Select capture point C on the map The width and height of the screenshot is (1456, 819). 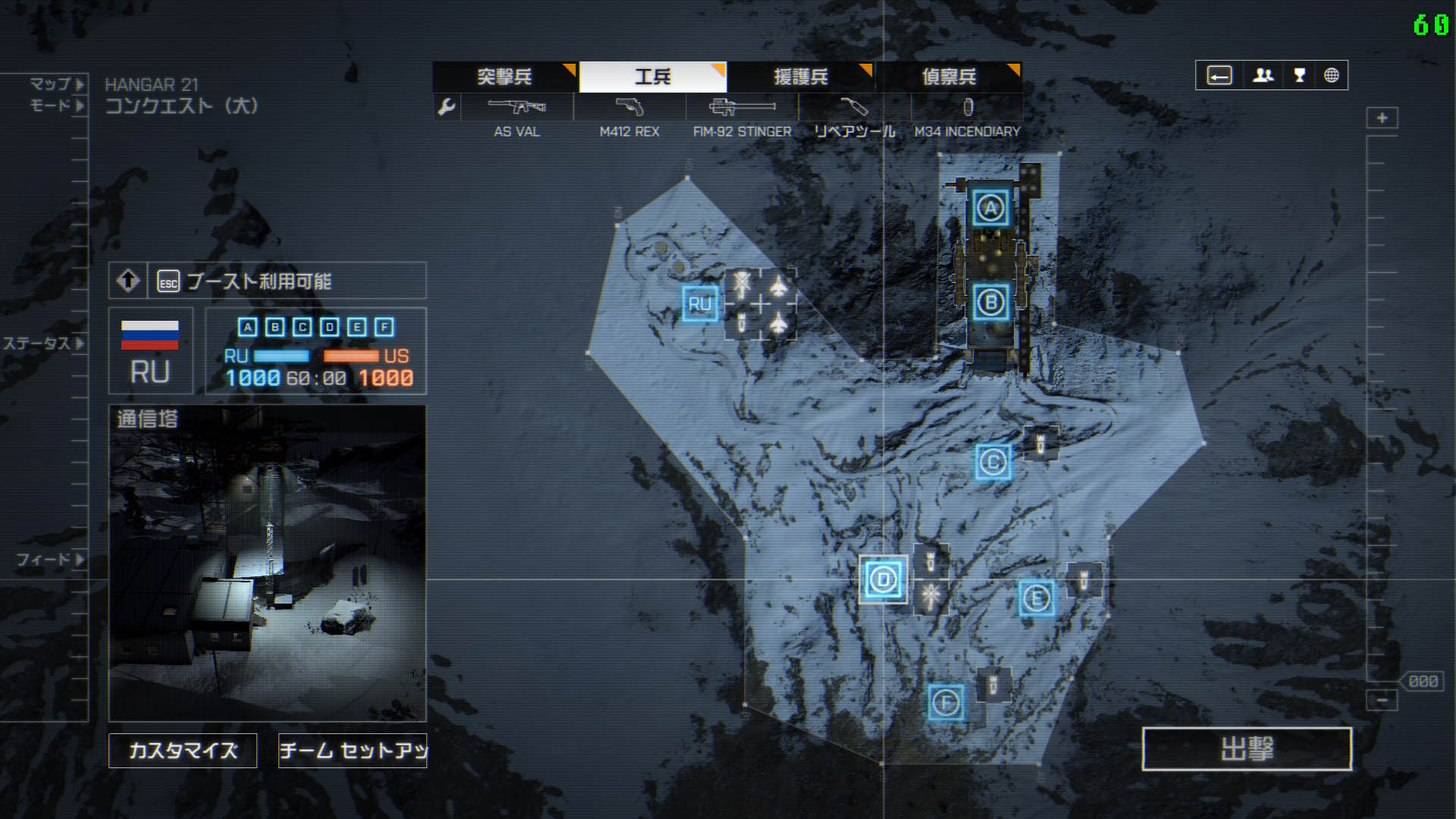pos(993,461)
